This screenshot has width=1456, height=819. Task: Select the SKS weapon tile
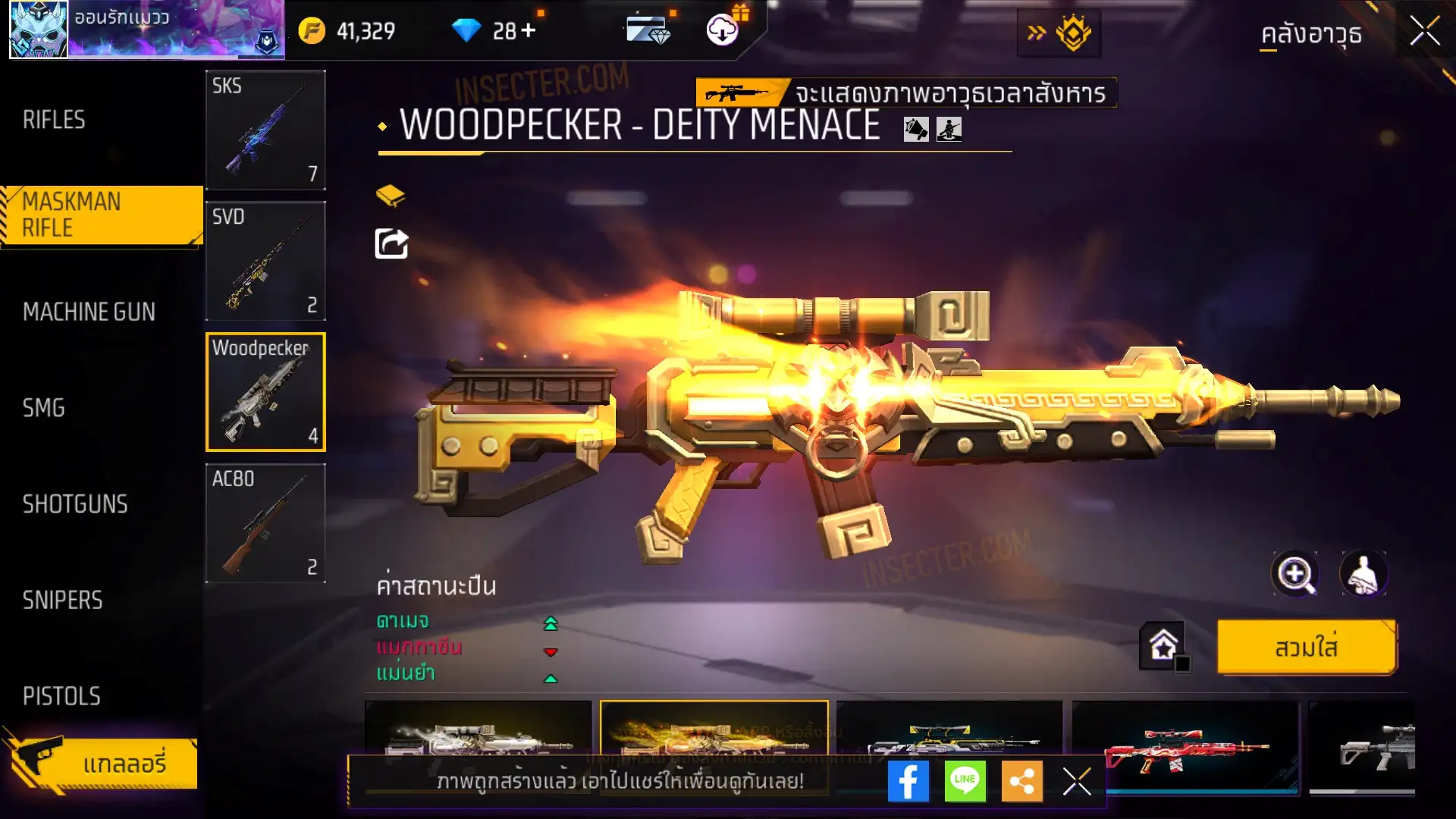click(265, 130)
